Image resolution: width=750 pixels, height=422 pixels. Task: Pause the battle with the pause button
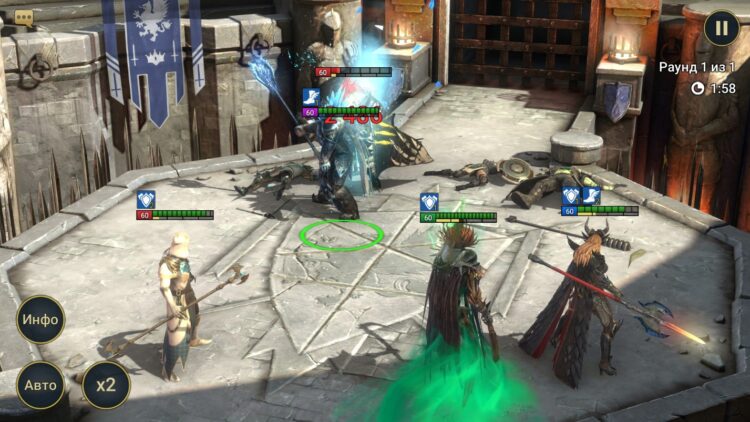pos(721,27)
